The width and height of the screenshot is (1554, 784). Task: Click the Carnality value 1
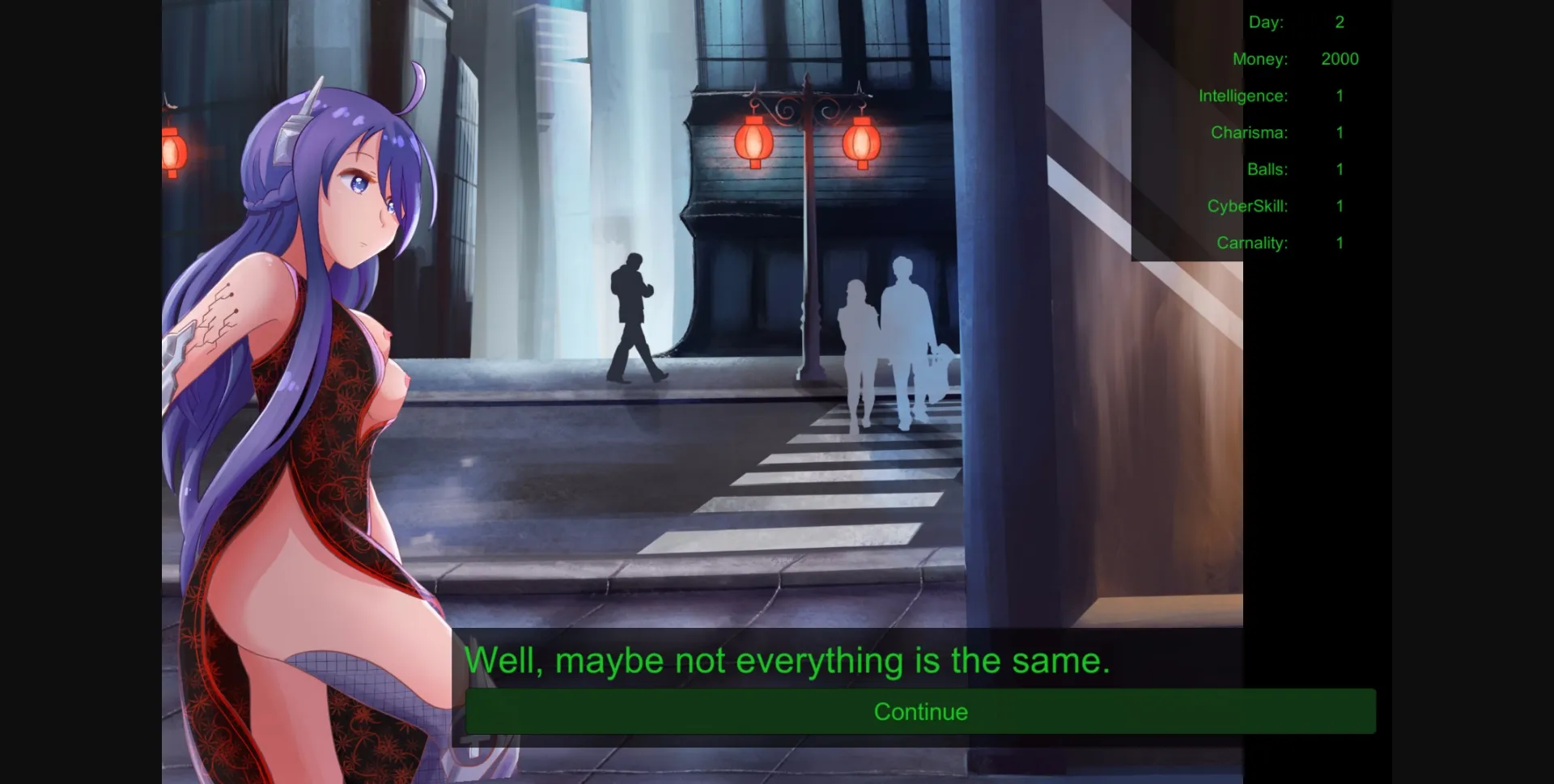click(x=1340, y=242)
